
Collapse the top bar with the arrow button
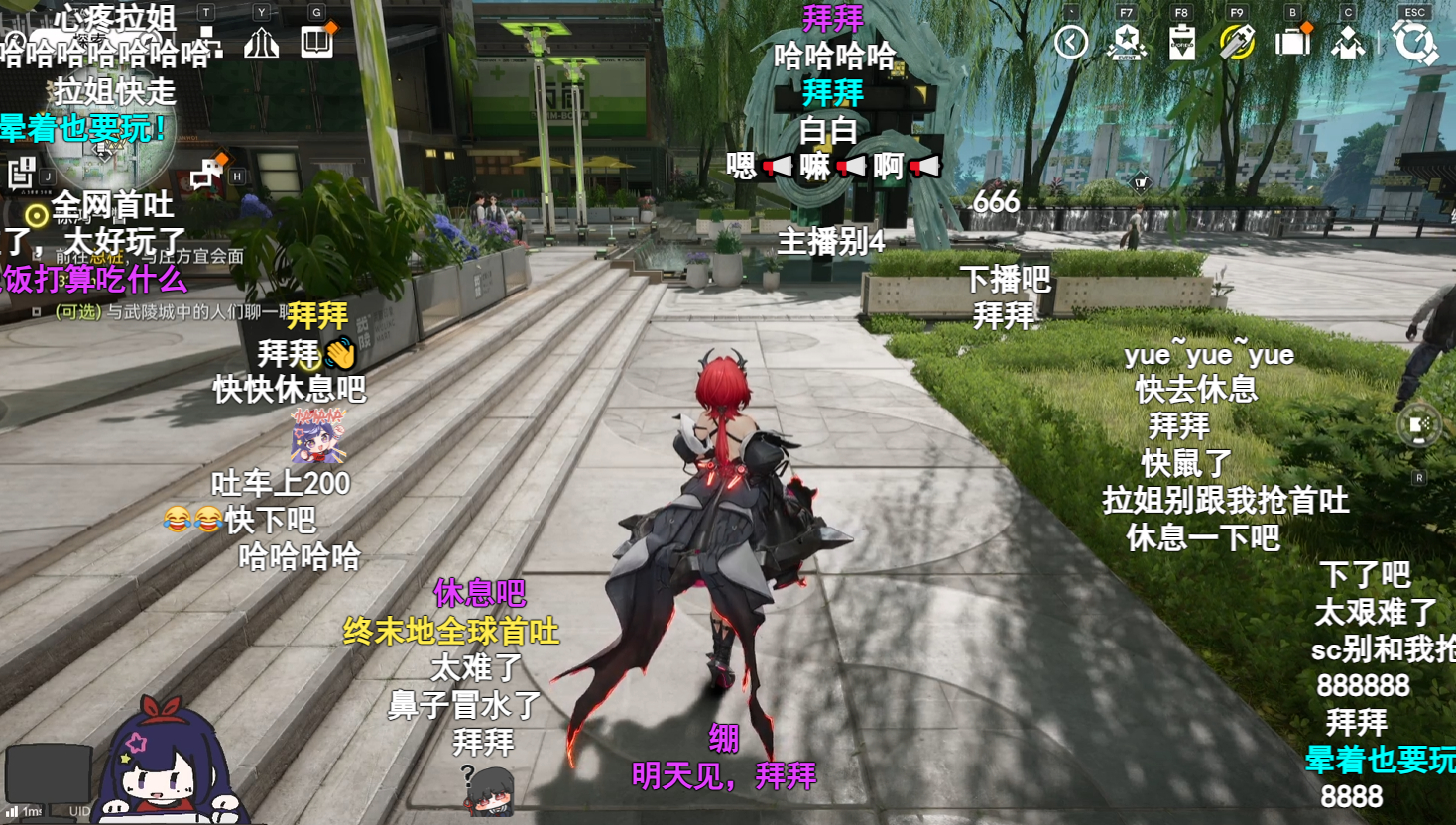(1071, 42)
